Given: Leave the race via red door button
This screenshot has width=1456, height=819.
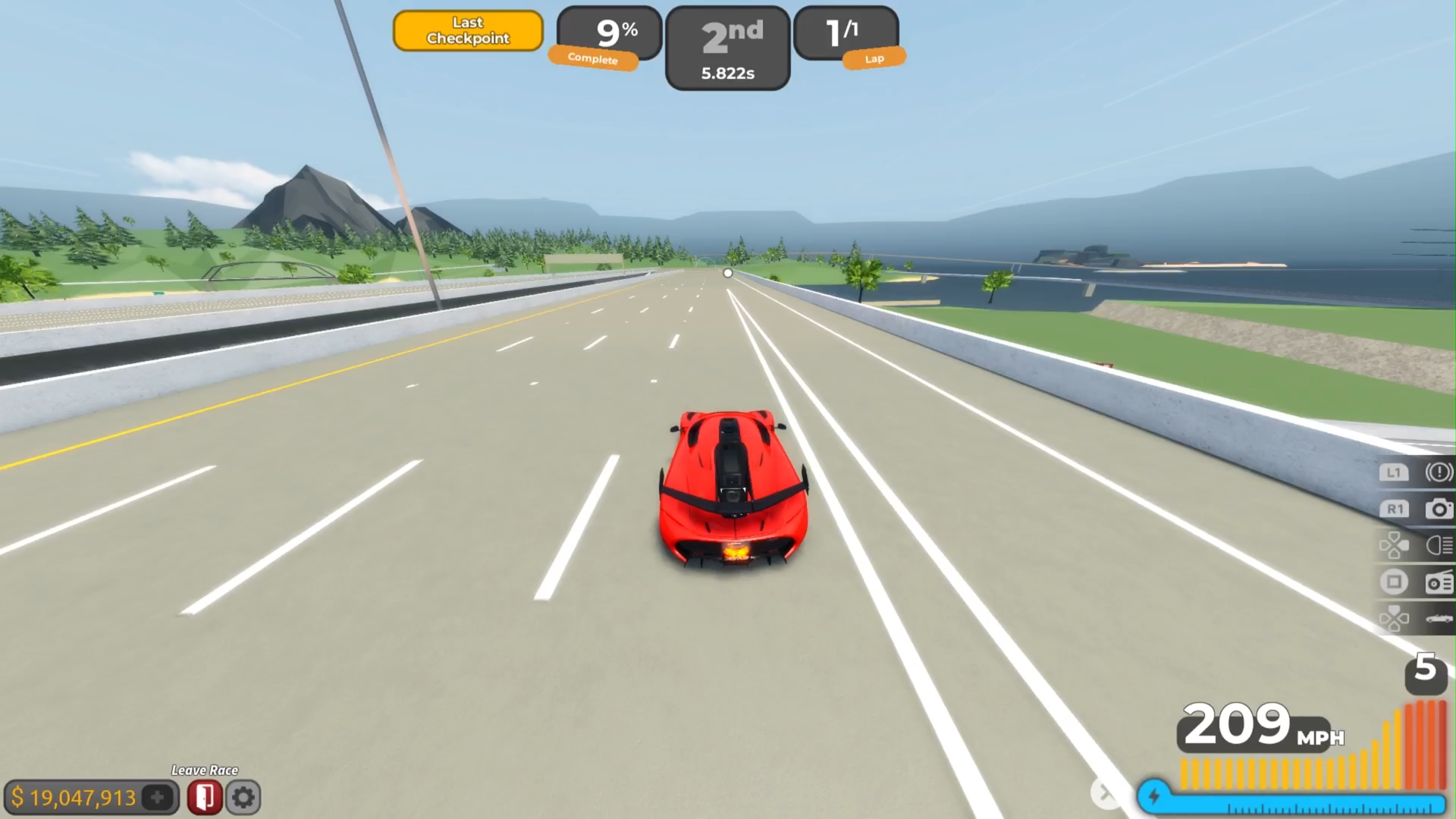Looking at the screenshot, I should (204, 797).
